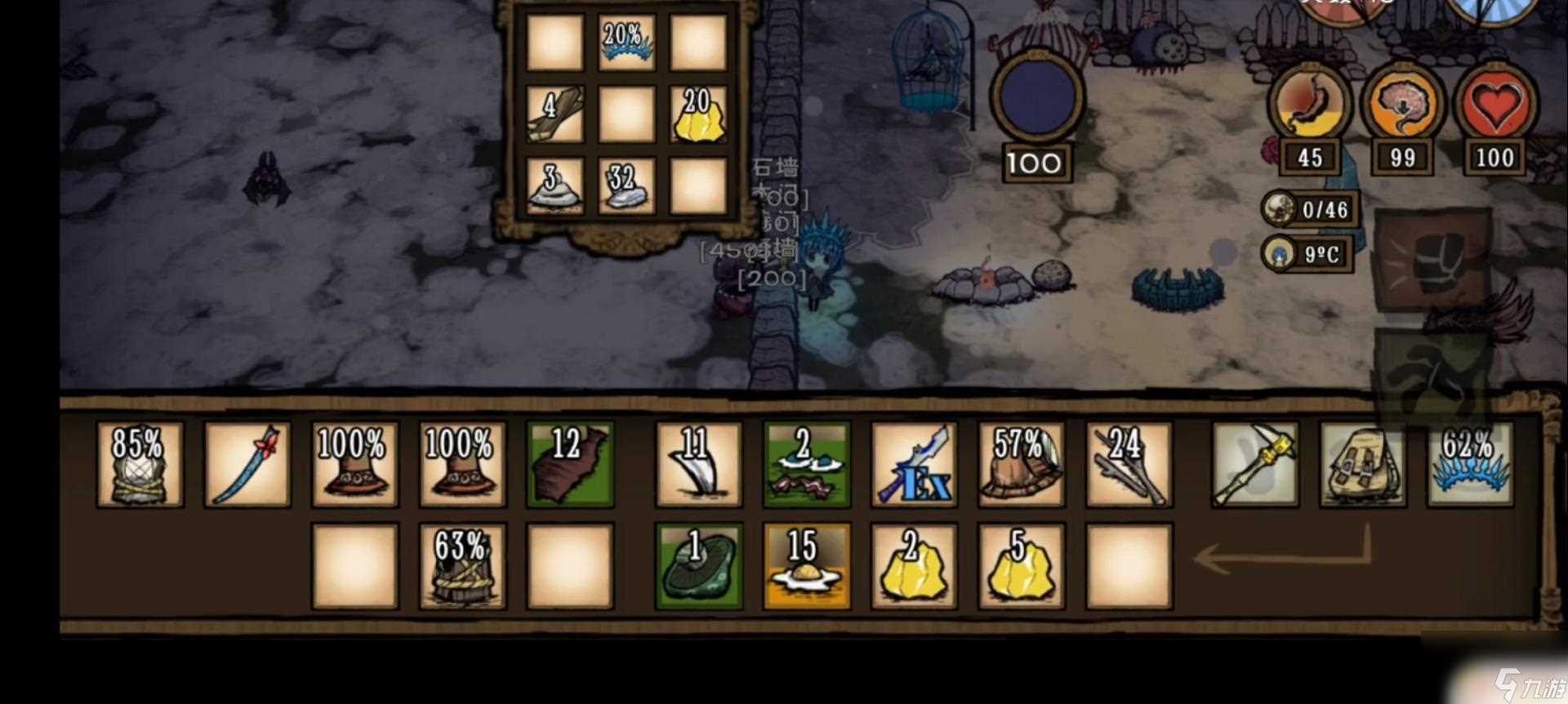Click the equipped golden pickaxe slot

coord(1254,464)
